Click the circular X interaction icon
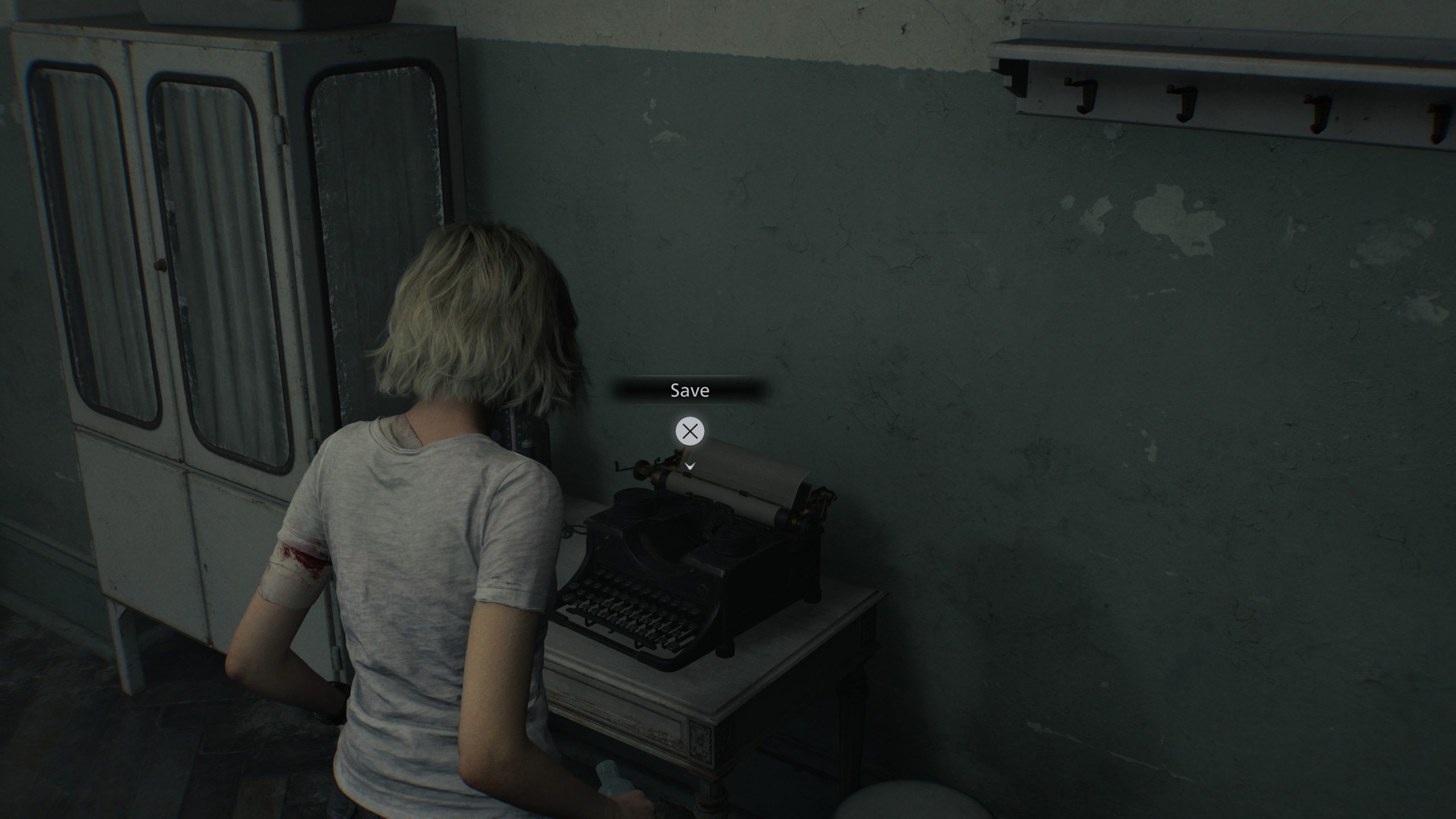 tap(690, 431)
